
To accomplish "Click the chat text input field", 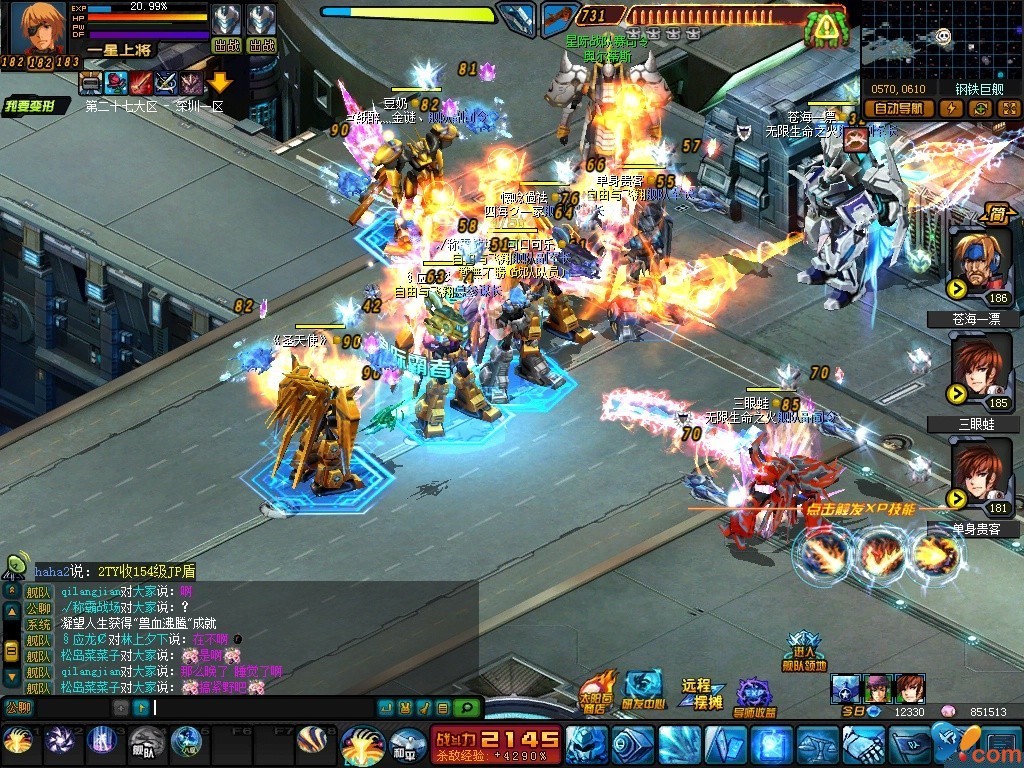I will click(260, 708).
